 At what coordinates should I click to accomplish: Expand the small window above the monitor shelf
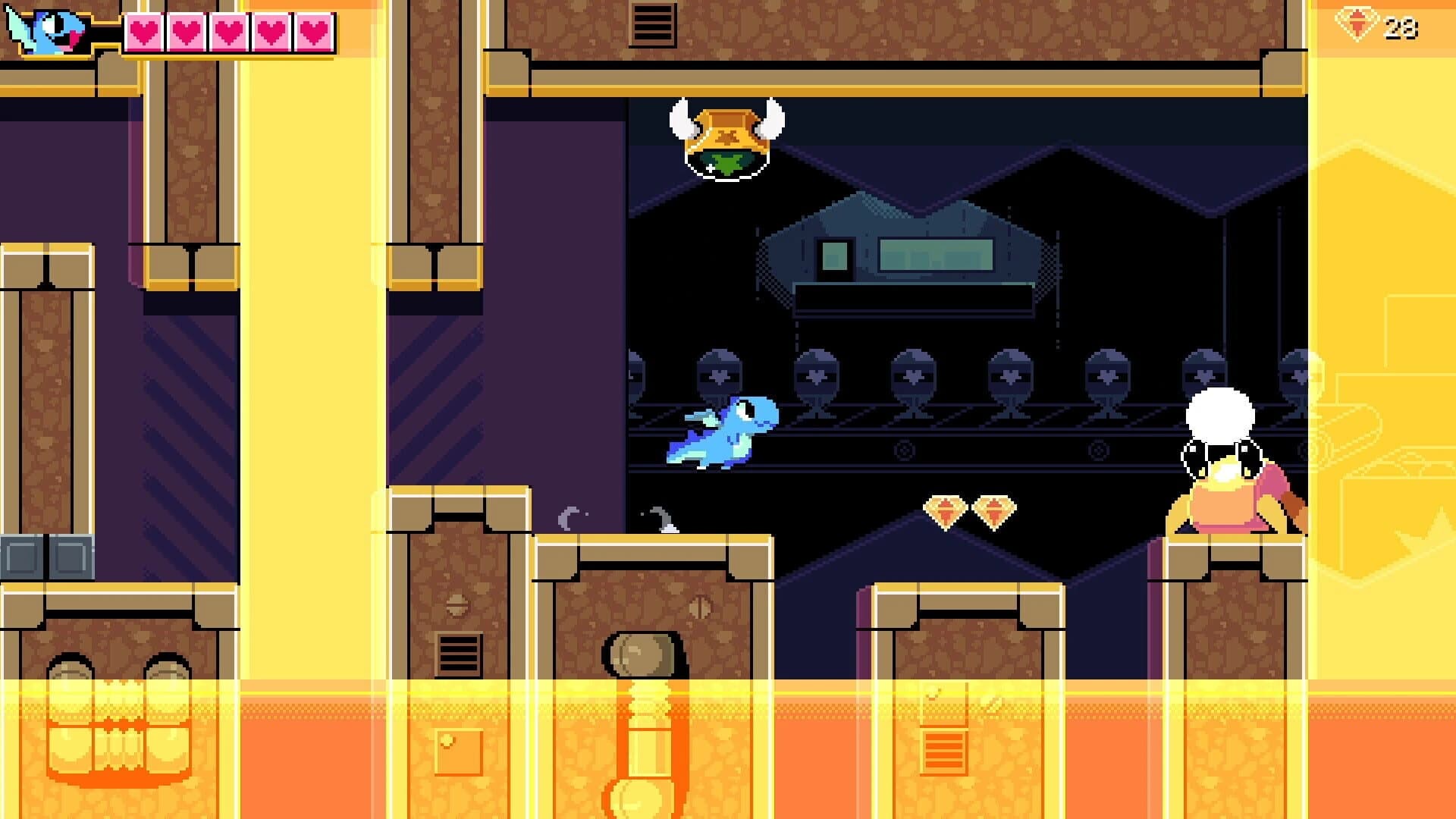pyautogui.click(x=836, y=254)
